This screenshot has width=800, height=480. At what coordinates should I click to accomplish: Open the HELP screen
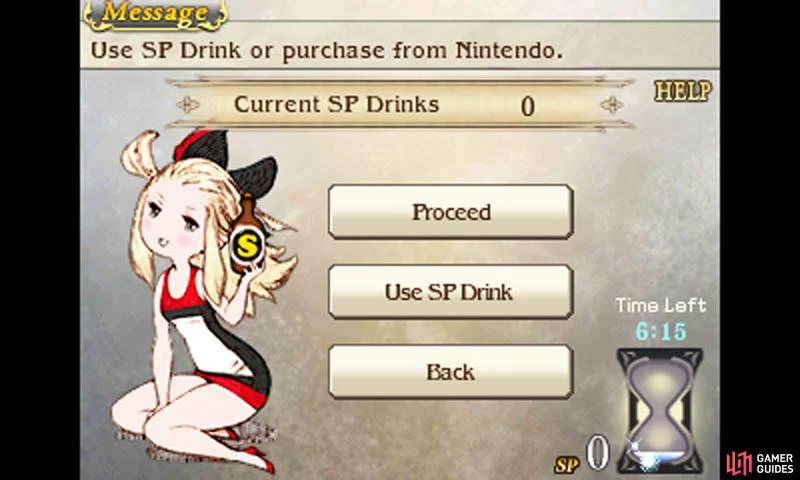pos(682,92)
